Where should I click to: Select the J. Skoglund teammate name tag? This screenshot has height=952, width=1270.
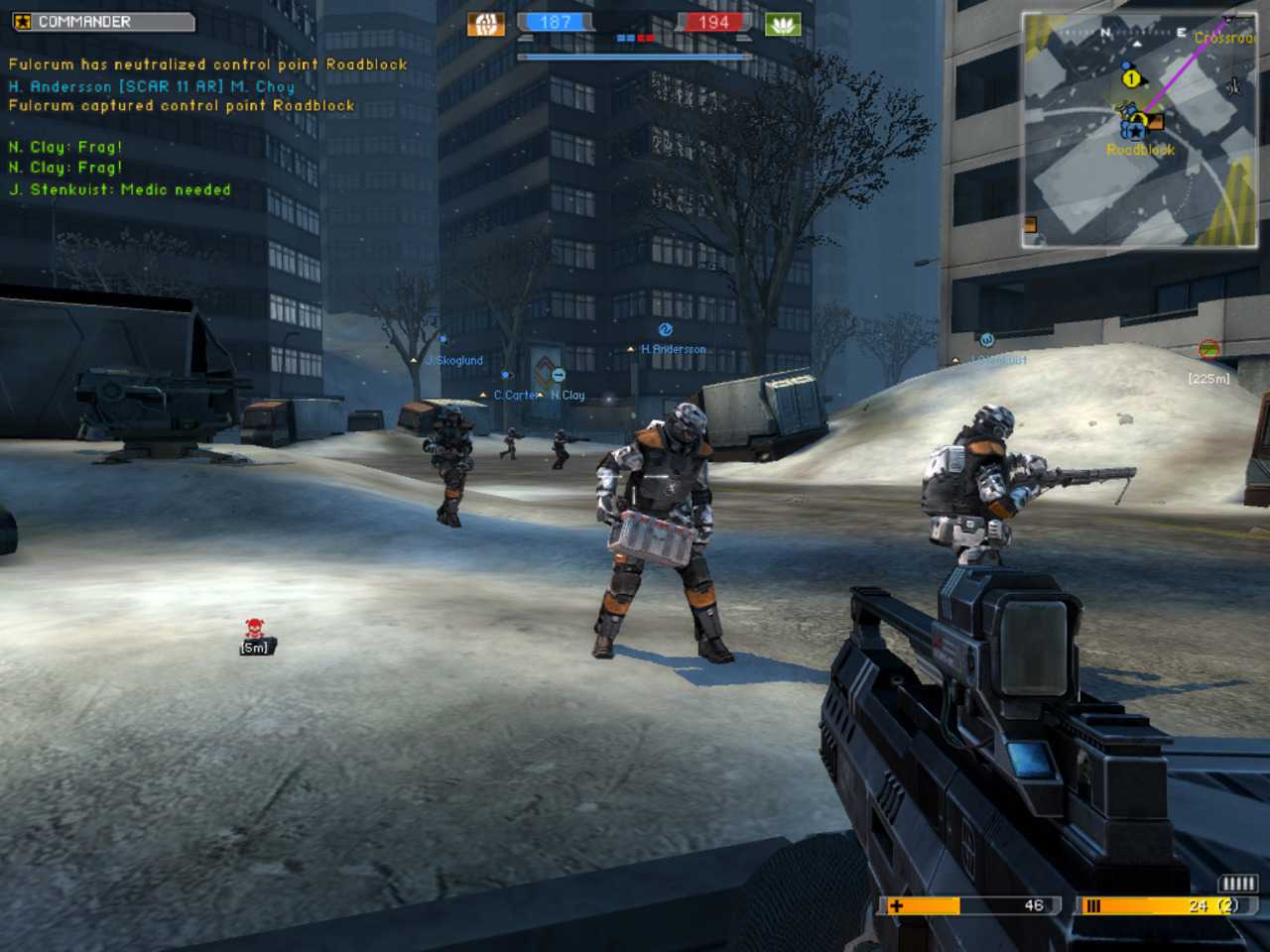454,360
